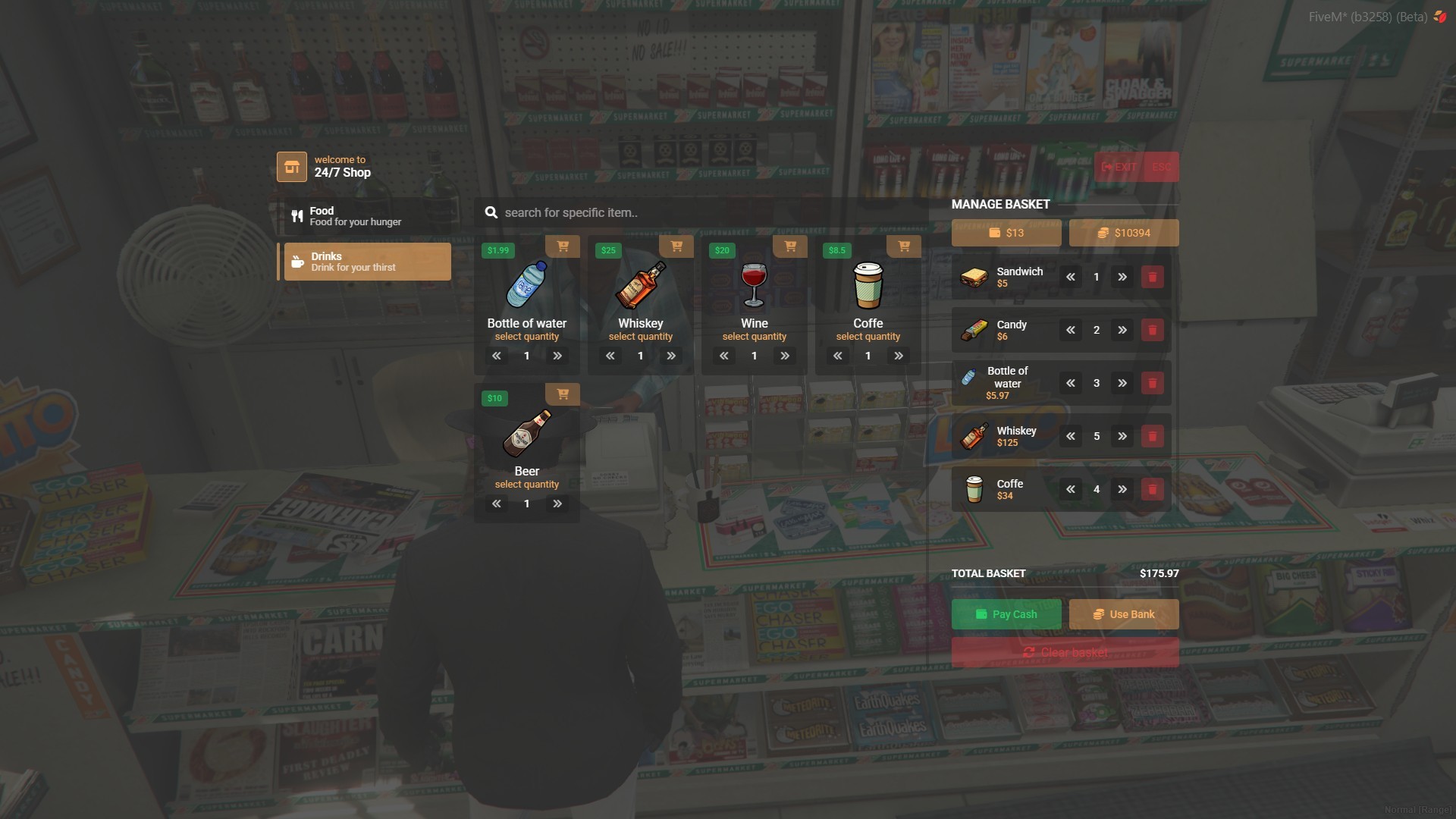
Task: Delete Whiskey from basket via trash icon
Action: [x=1153, y=436]
